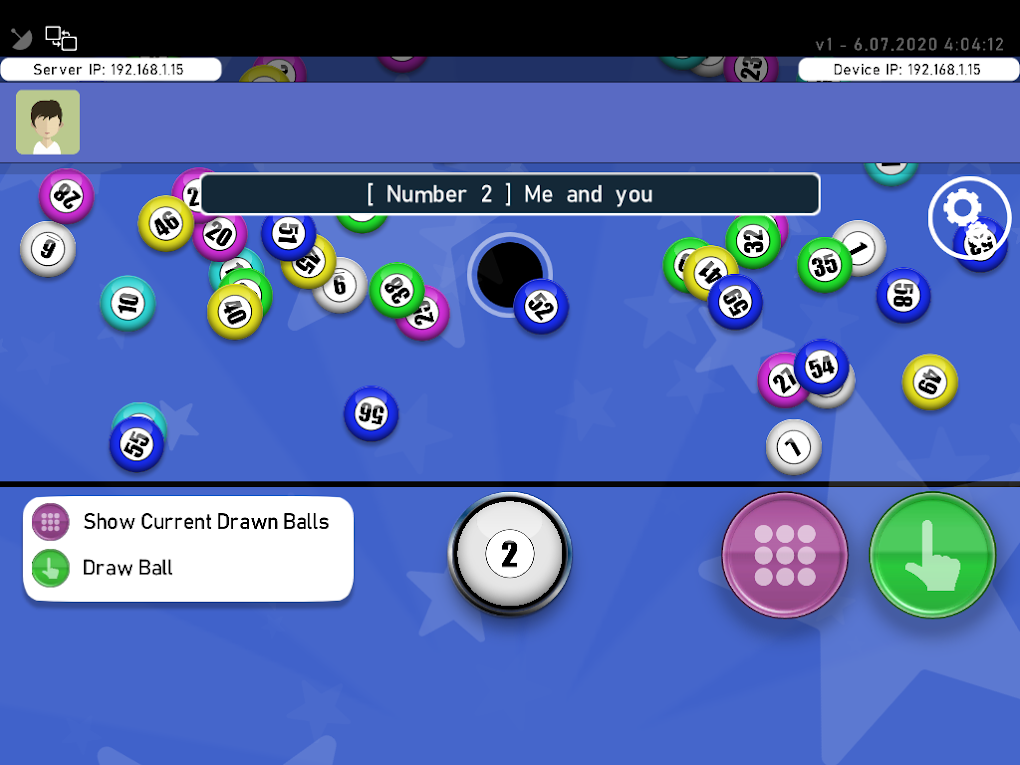Open the pink drawn balls grid button
Viewport: 1020px width, 765px height.
[785, 555]
